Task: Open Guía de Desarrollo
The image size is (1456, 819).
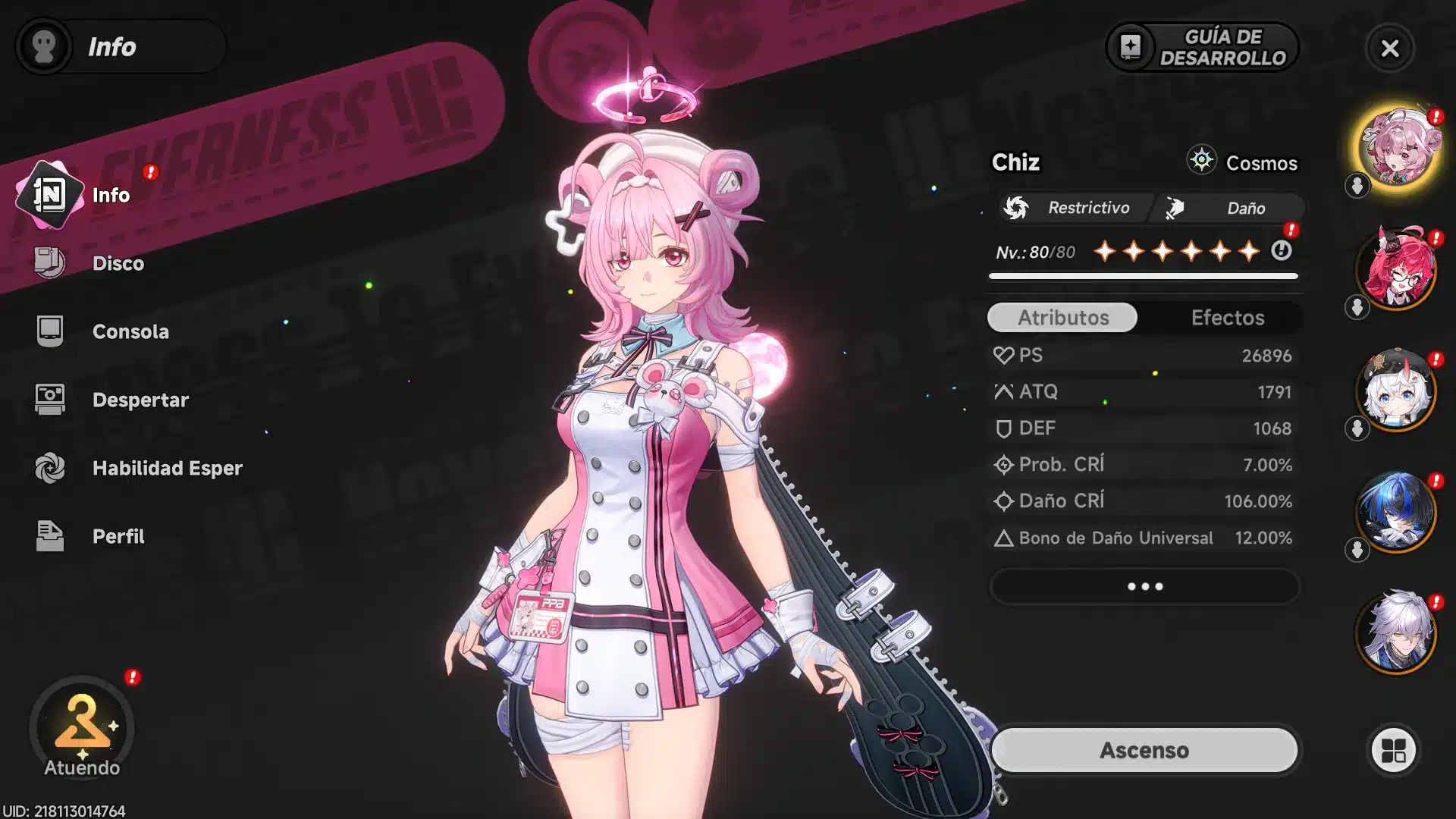Action: [1202, 47]
